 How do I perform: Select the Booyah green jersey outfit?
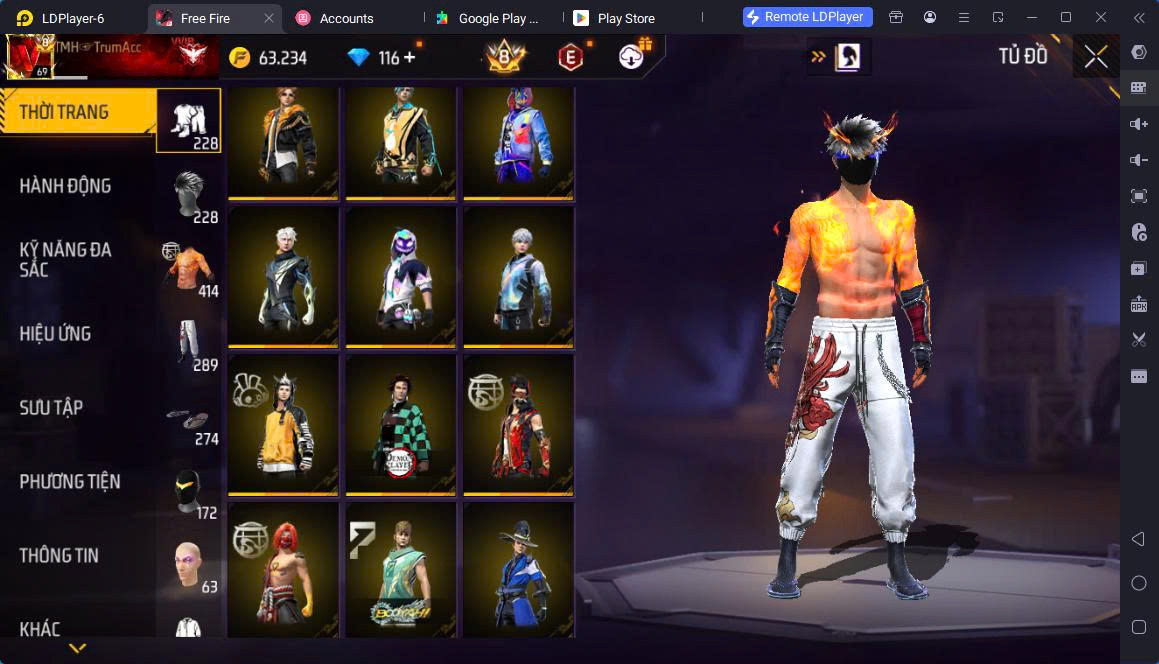[x=401, y=570]
